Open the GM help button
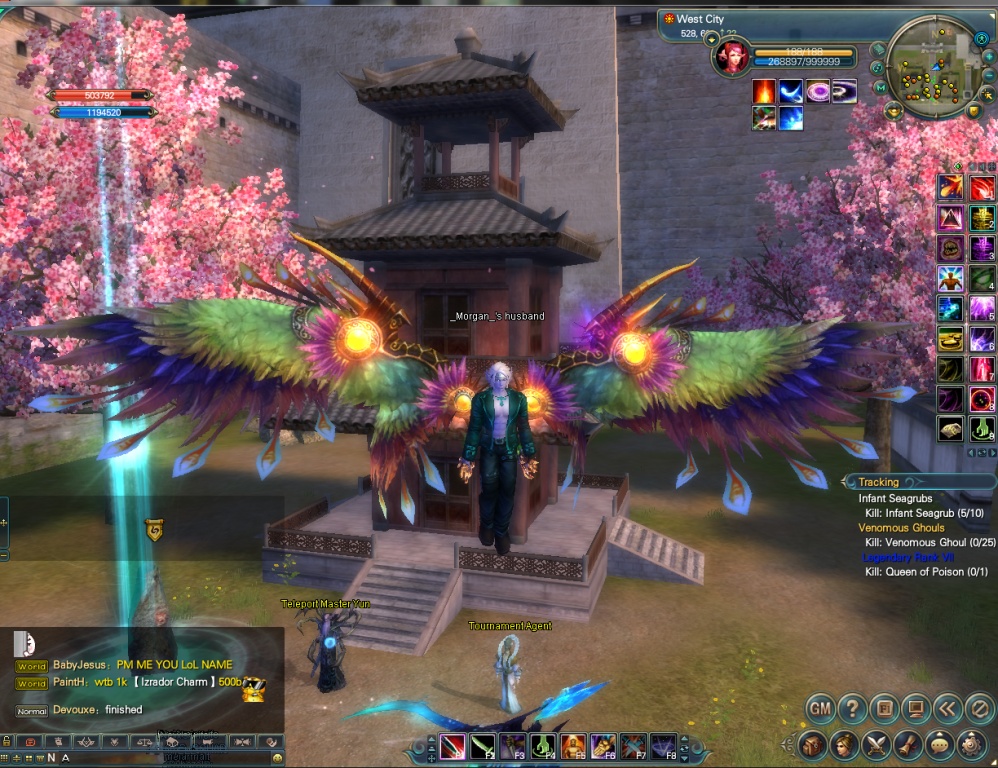The height and width of the screenshot is (768, 998). [820, 709]
